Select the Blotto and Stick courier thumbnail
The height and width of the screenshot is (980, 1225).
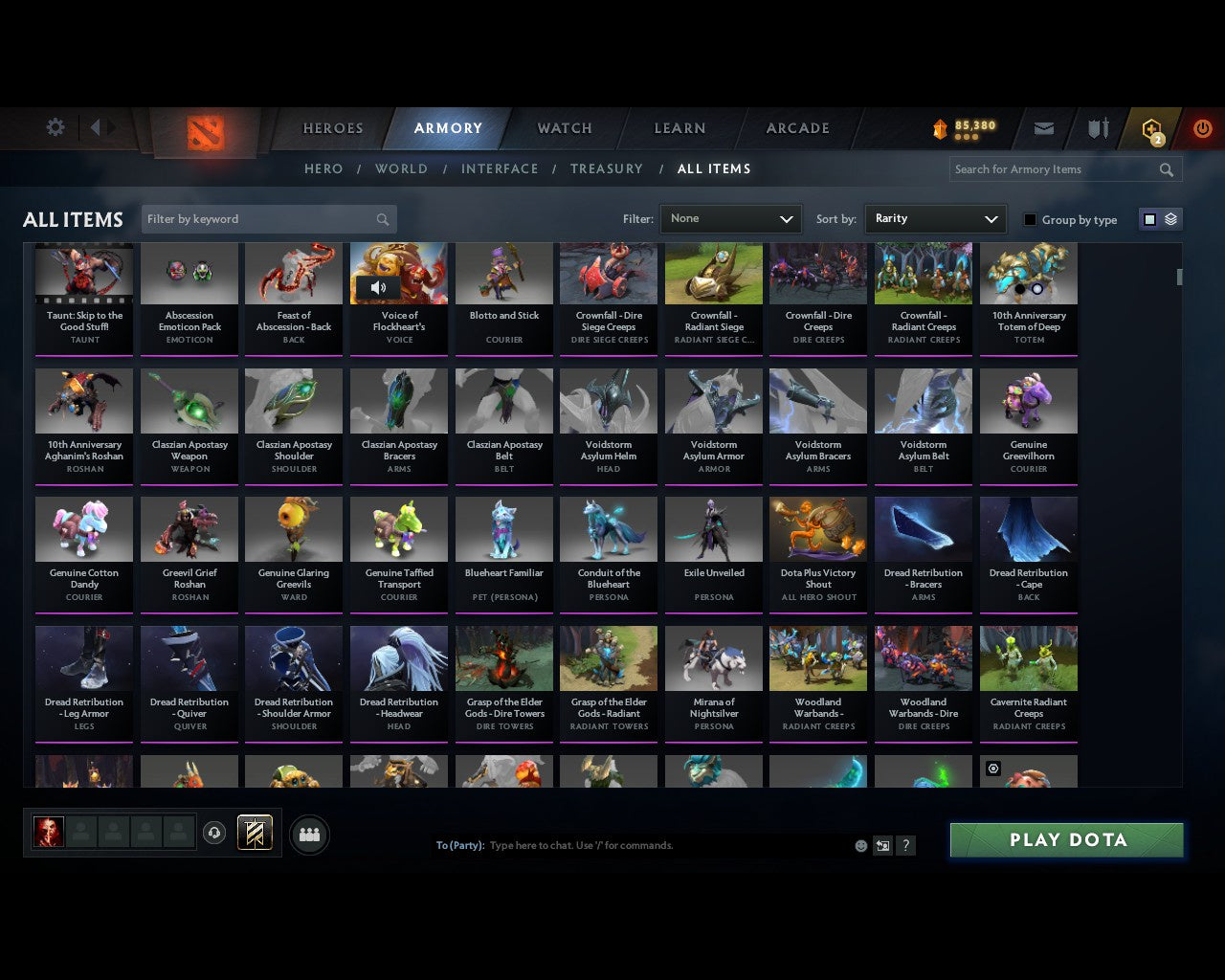point(504,273)
